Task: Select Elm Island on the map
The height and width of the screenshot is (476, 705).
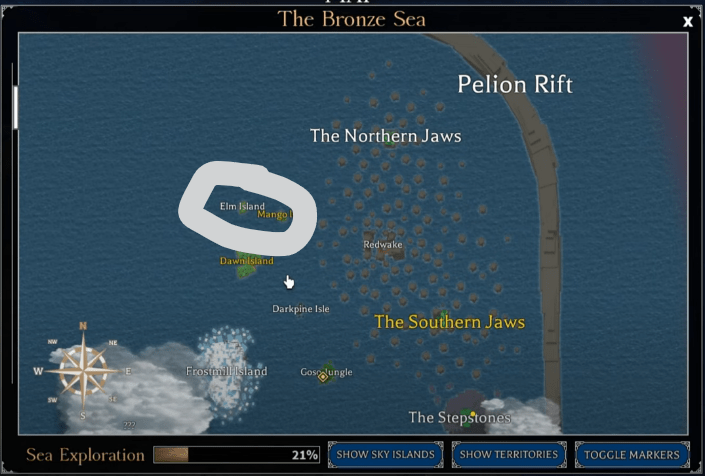Action: click(x=242, y=207)
